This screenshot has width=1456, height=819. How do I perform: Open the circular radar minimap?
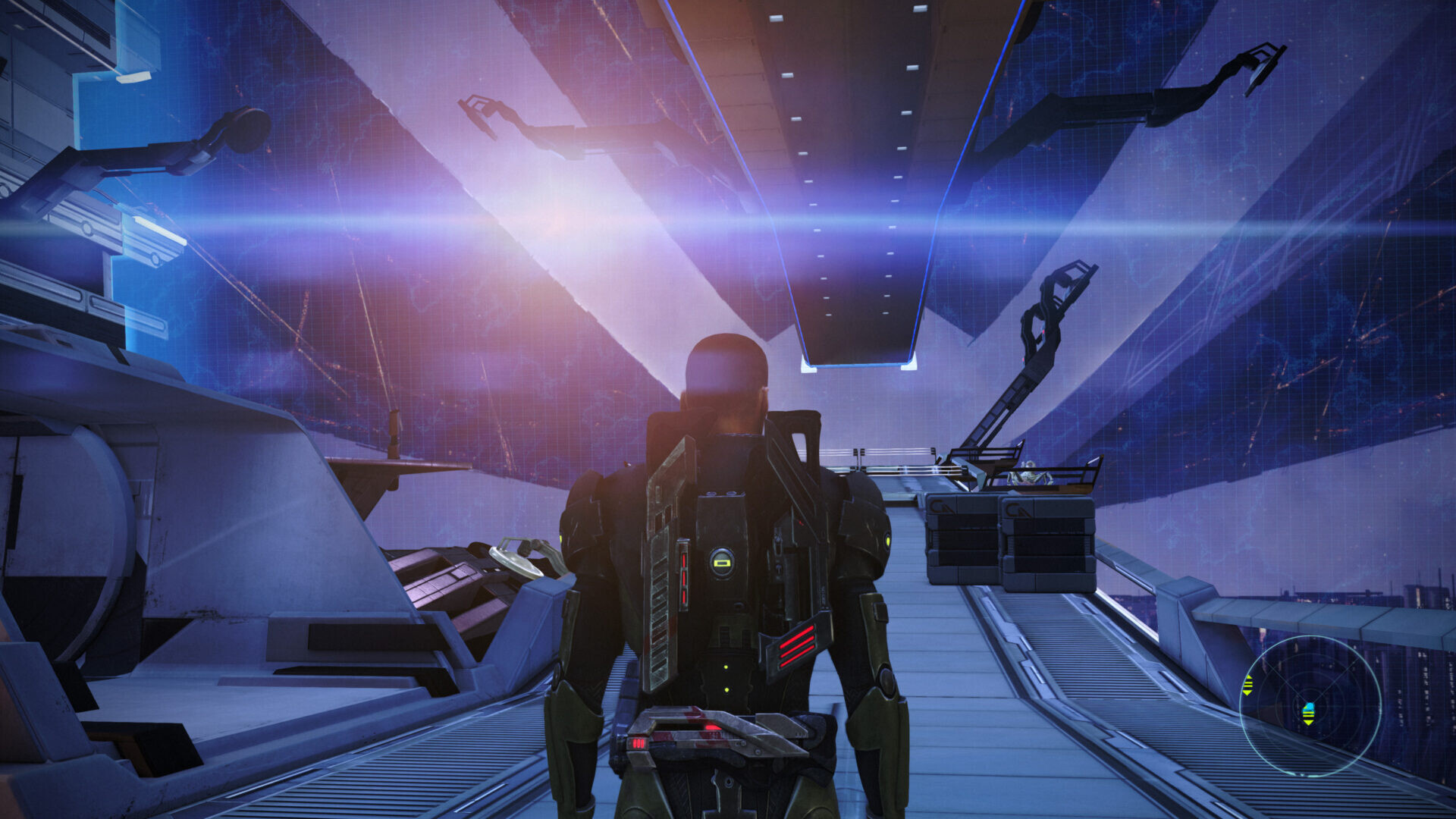coord(1310,706)
